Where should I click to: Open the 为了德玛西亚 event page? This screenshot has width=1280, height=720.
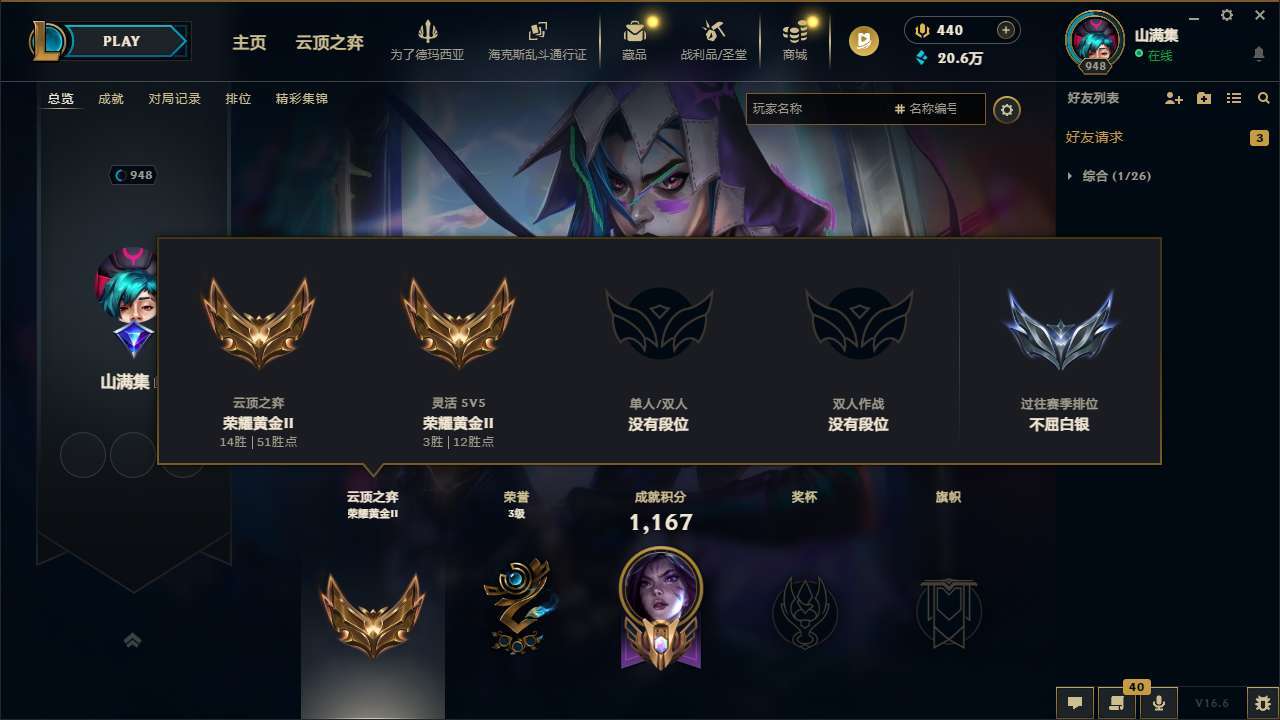pos(427,40)
